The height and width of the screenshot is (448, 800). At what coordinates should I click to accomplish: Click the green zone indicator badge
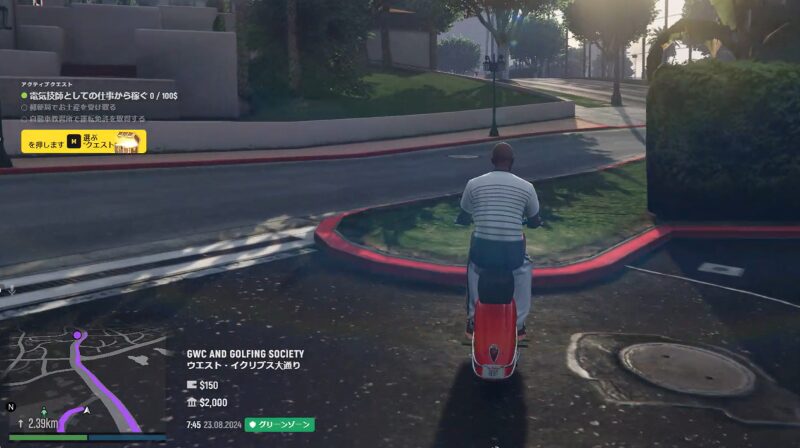coord(280,424)
